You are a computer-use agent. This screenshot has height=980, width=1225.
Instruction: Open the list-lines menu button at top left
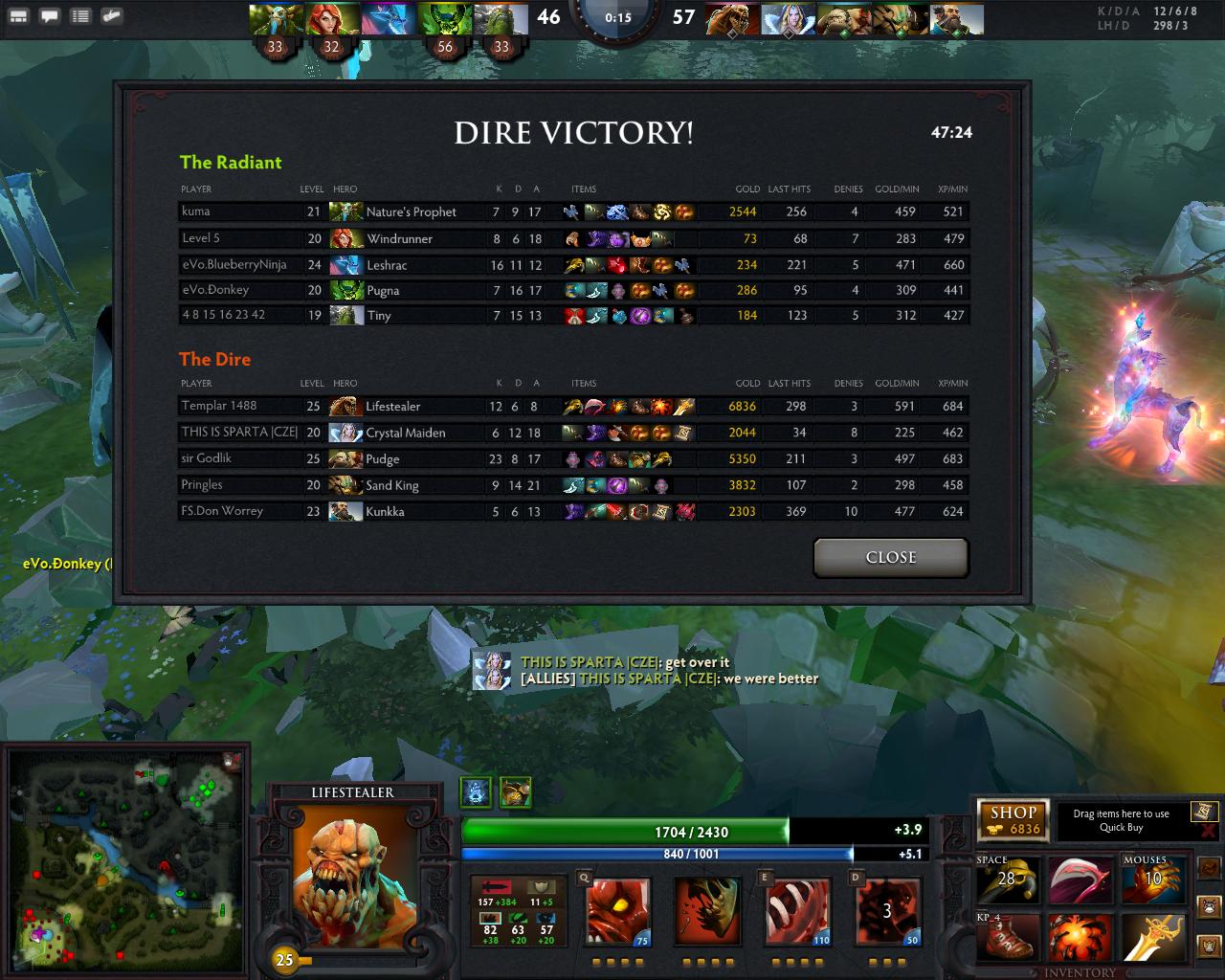80,16
